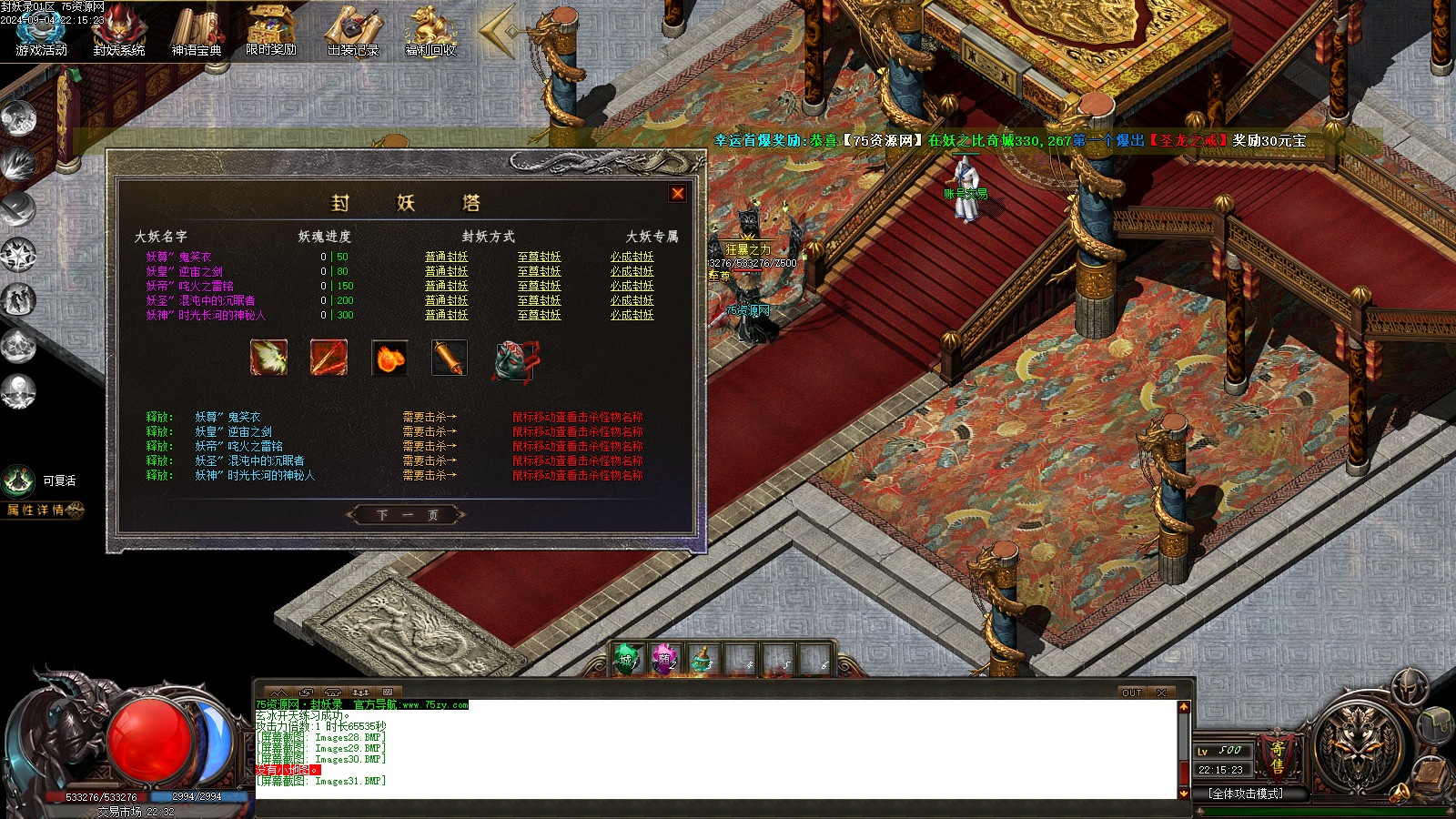Select the fireball item icon
This screenshot has width=1456, height=819.
[x=389, y=358]
